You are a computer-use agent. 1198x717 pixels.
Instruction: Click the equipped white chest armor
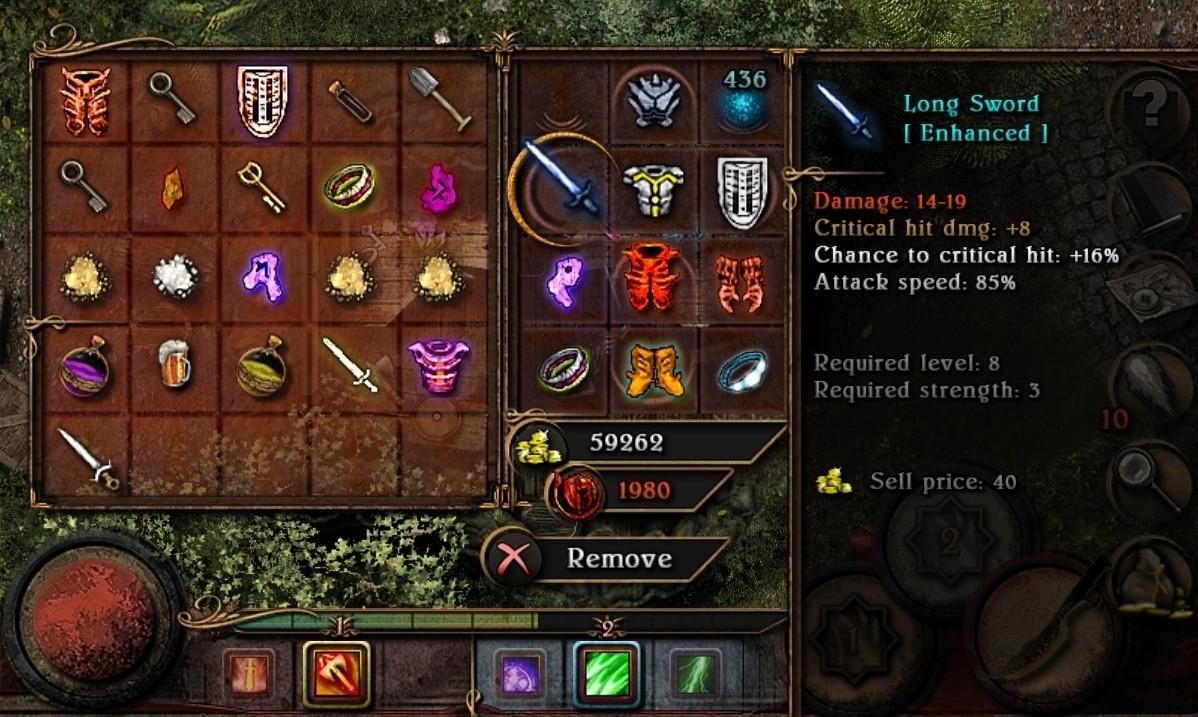tap(654, 188)
